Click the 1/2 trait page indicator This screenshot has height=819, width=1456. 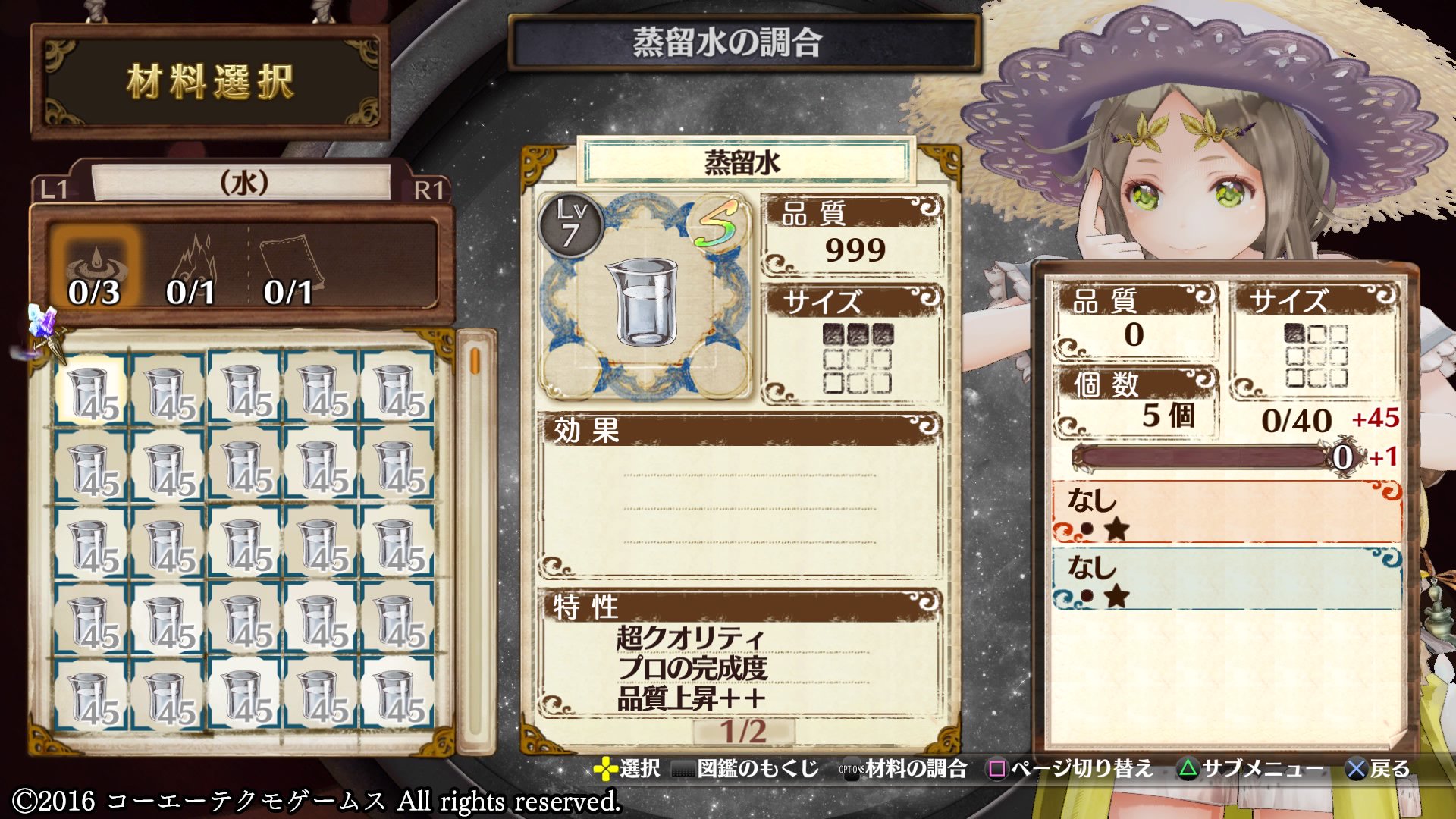click(x=743, y=731)
